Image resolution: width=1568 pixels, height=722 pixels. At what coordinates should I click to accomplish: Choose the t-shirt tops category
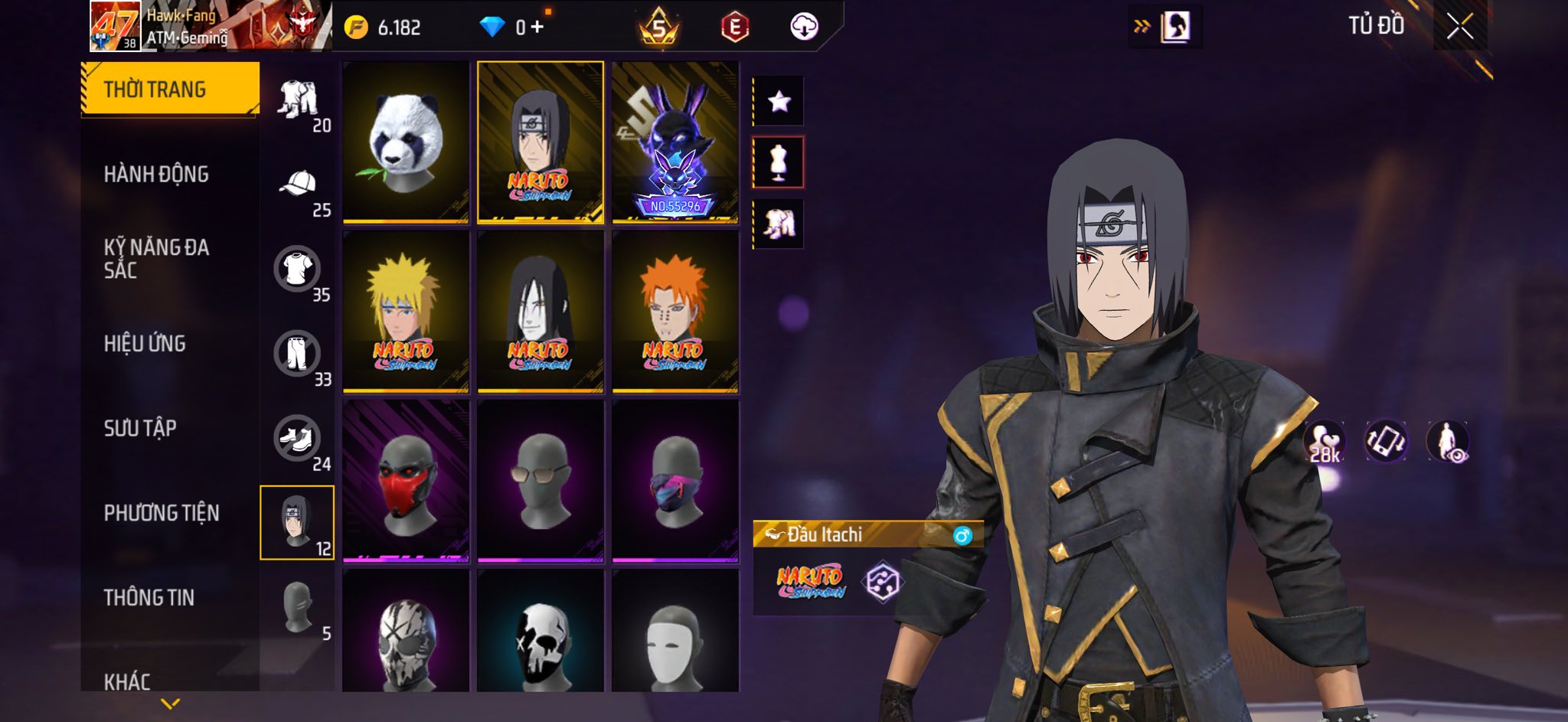[297, 270]
